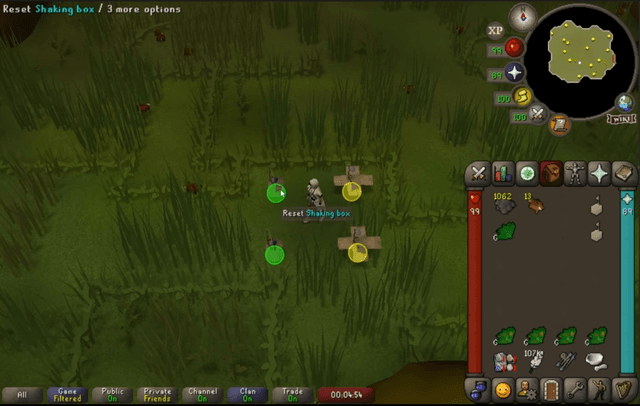This screenshot has height=406, width=640.
Task: Open the world map globe icon
Action: [x=625, y=101]
